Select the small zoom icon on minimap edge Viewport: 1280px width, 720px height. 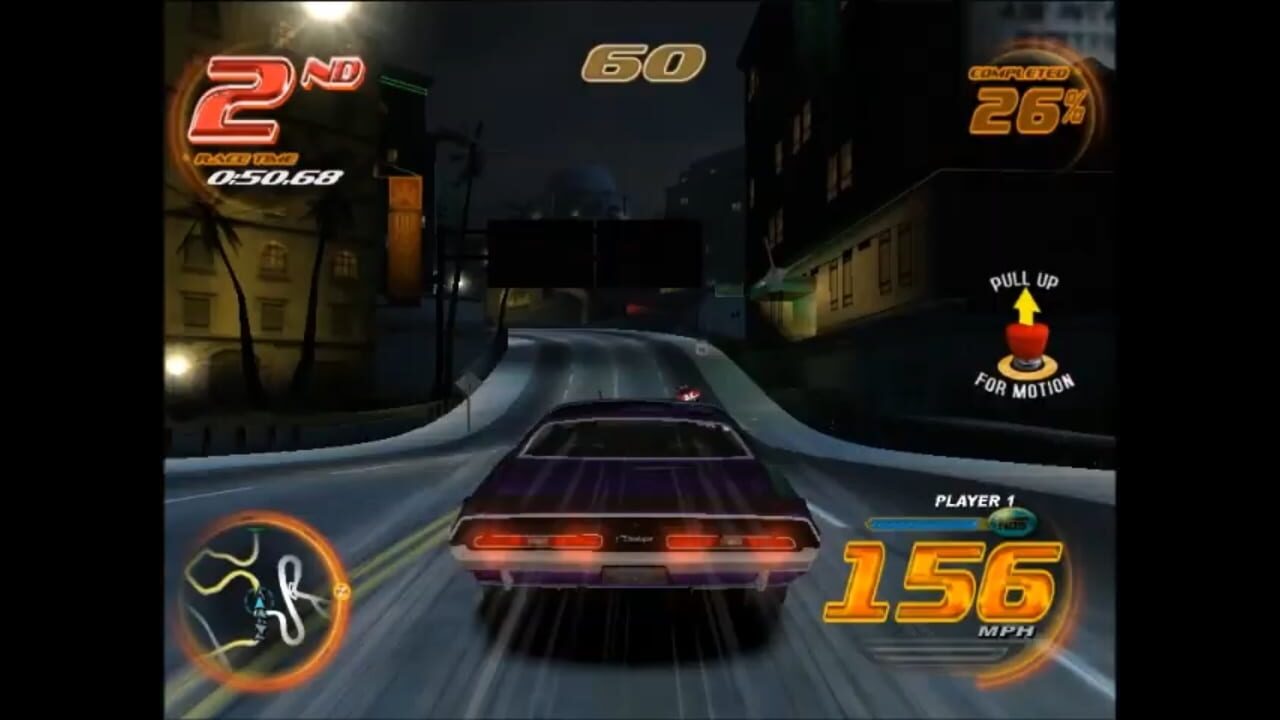coord(342,591)
